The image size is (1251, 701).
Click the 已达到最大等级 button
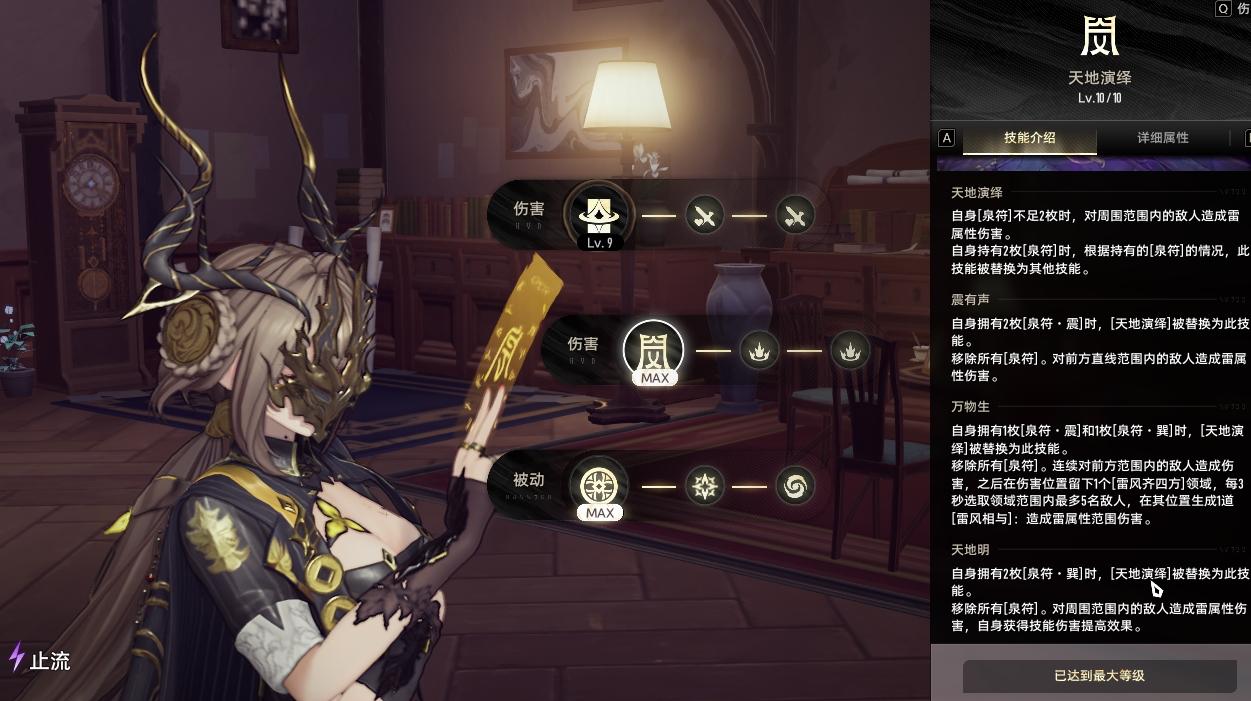click(1099, 676)
